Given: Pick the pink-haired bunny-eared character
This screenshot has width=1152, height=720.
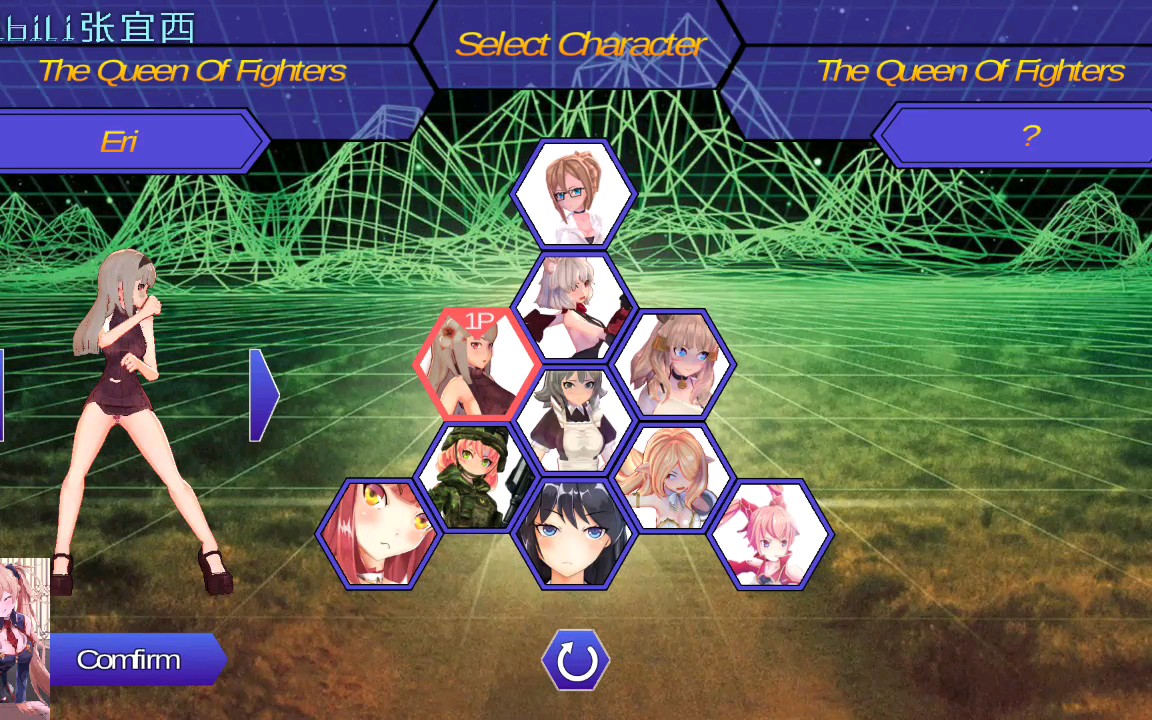Looking at the screenshot, I should 770,534.
